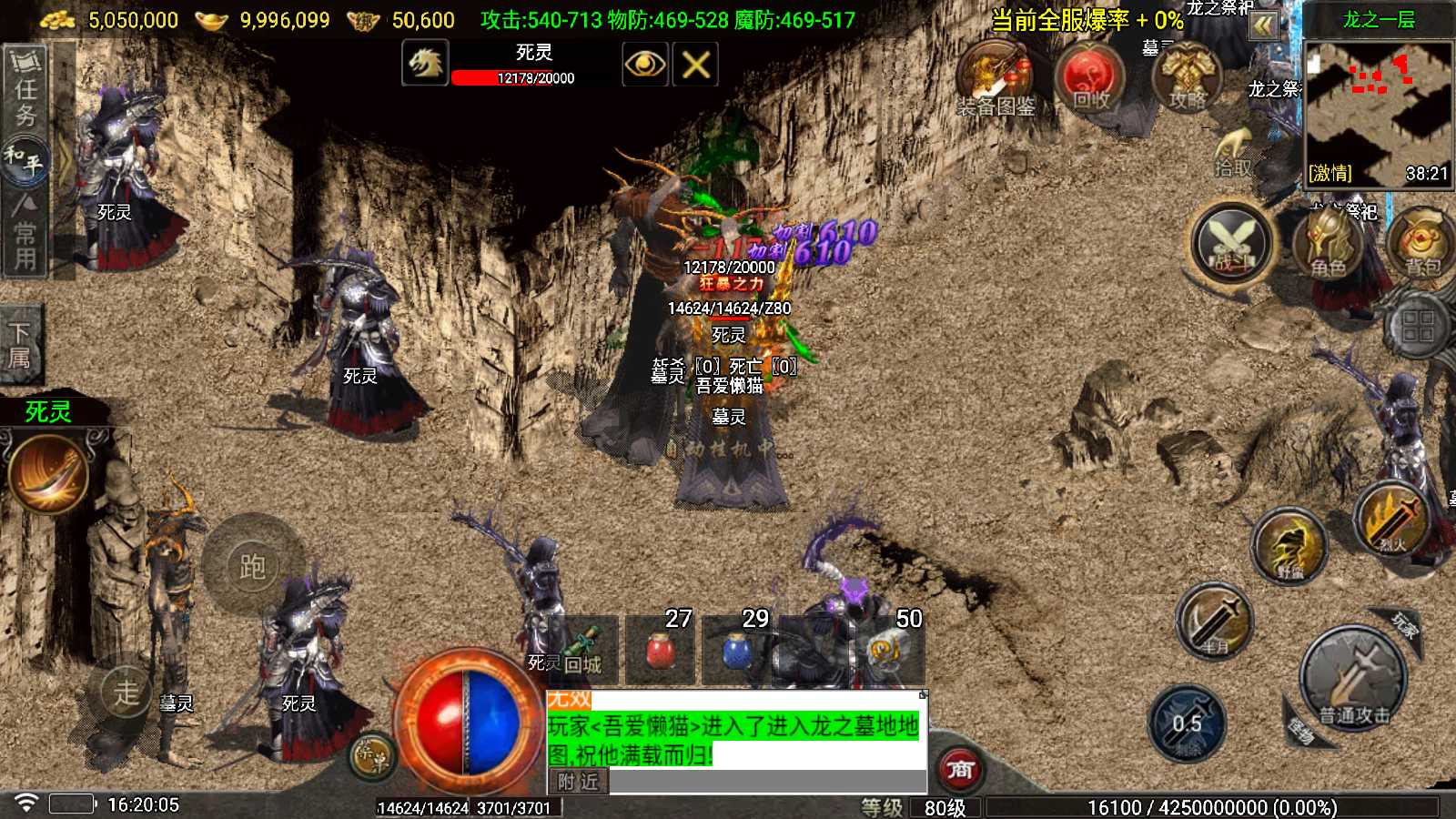Open the 下属 subordinates panel
Screen dimensions: 1456x819
(x=20, y=345)
